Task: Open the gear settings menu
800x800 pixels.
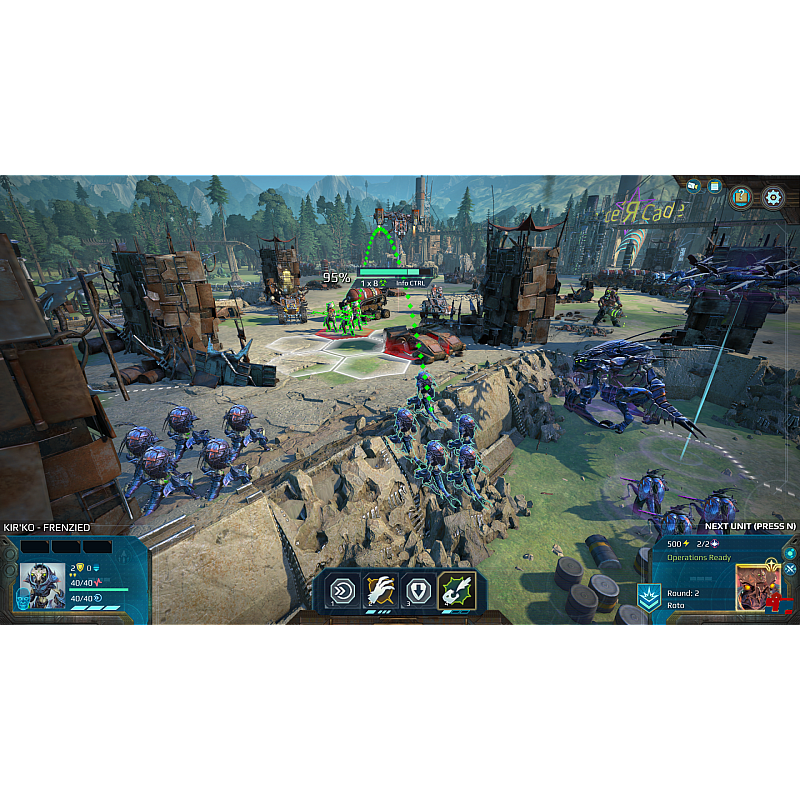Action: pyautogui.click(x=773, y=197)
